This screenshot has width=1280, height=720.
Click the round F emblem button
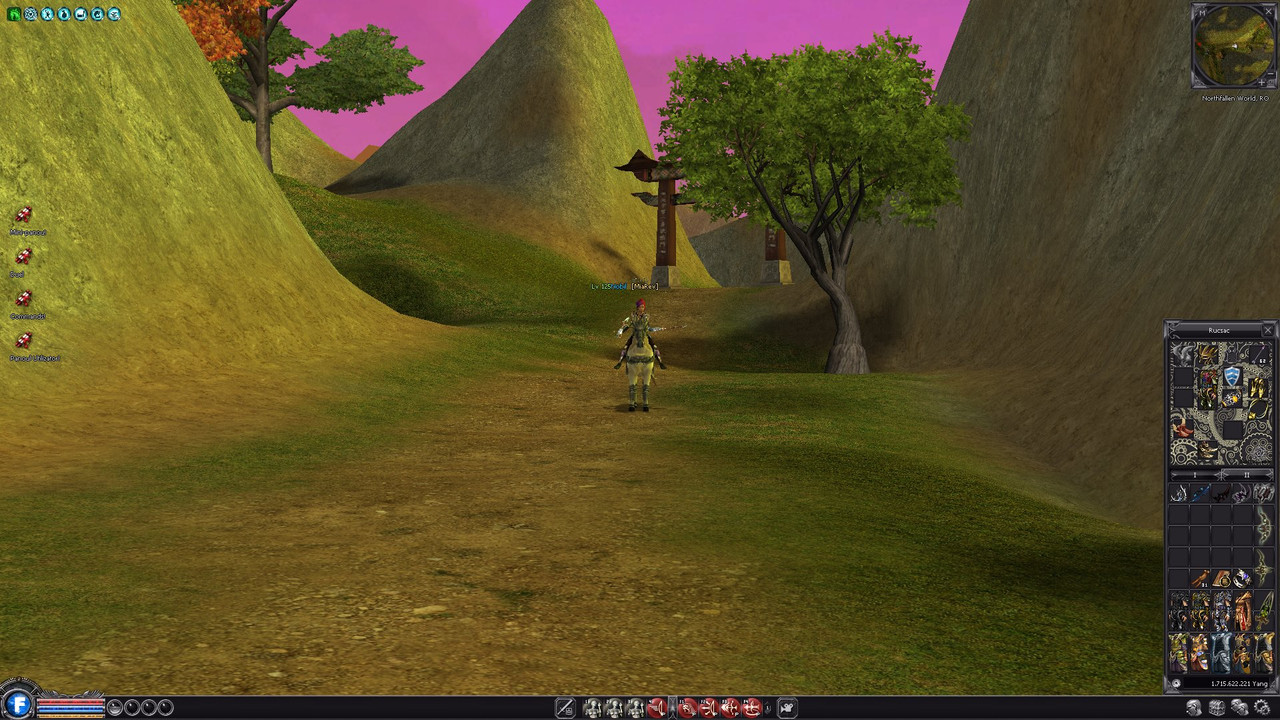(x=16, y=704)
